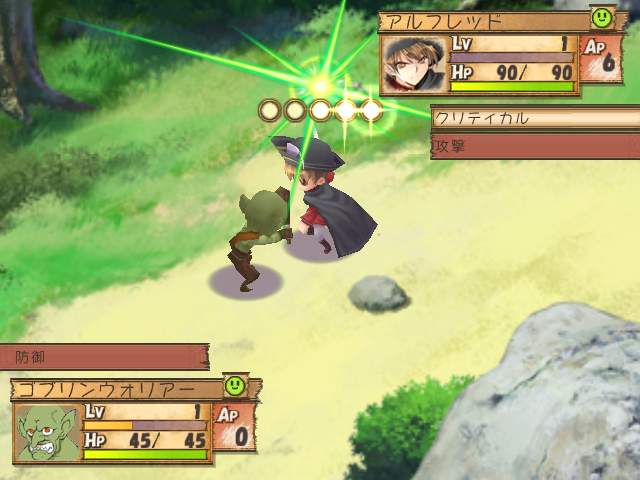The image size is (640, 480).
Task: Click the green smiley icon beside ゴブリンウォリアー
Action: pos(235,384)
